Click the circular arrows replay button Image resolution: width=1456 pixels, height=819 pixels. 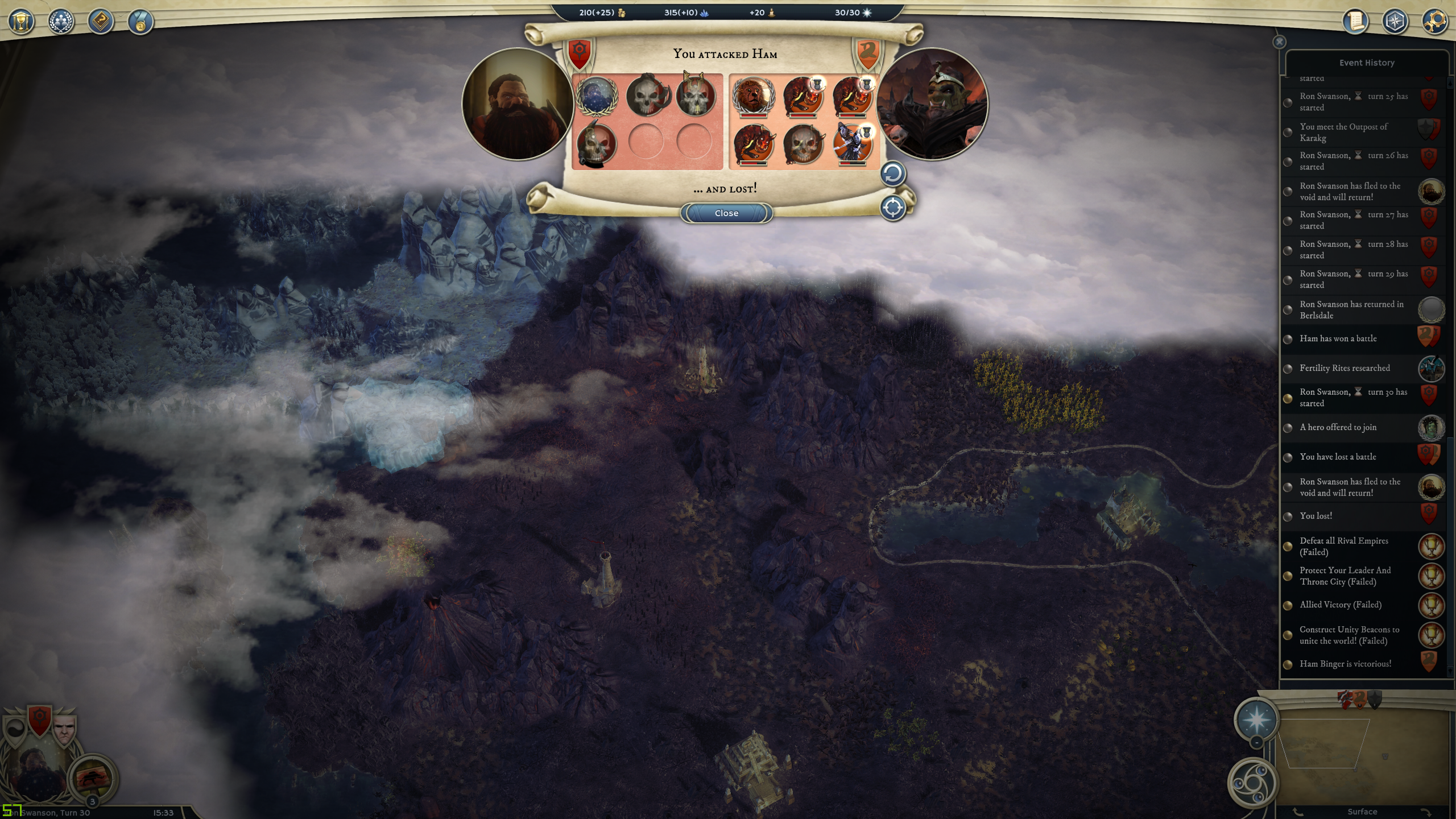(892, 174)
